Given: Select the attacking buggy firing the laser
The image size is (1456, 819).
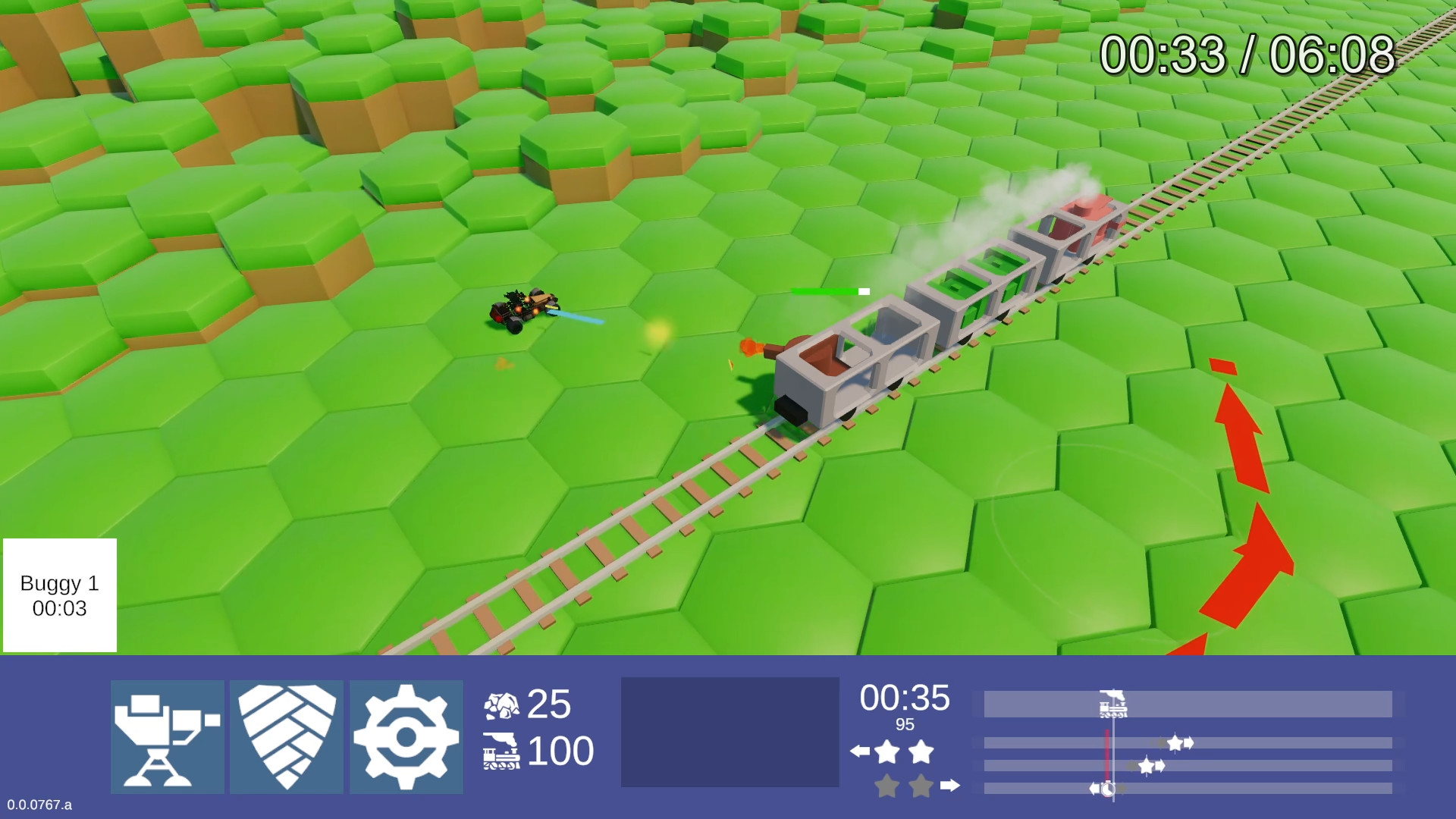Looking at the screenshot, I should tap(523, 311).
